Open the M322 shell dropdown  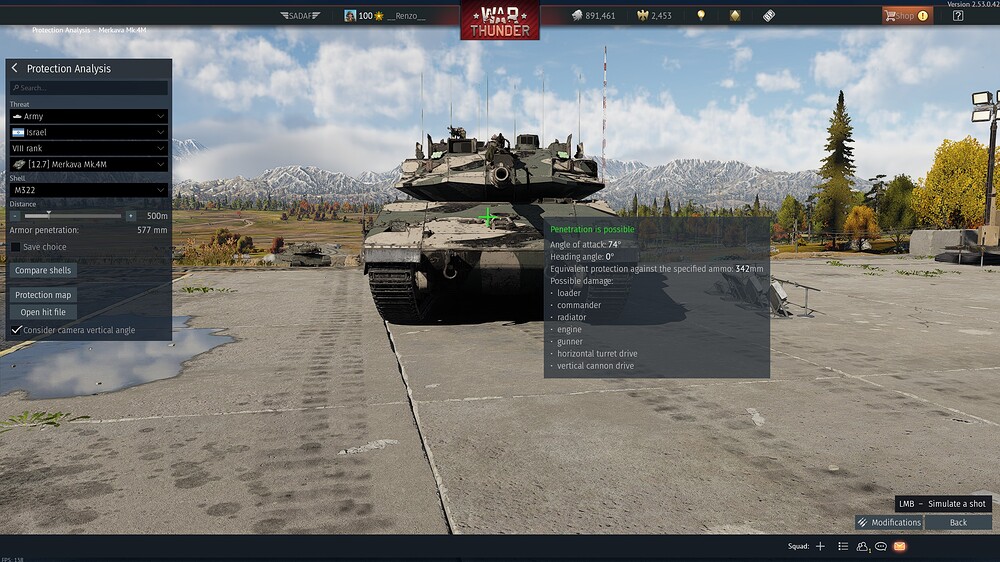88,190
